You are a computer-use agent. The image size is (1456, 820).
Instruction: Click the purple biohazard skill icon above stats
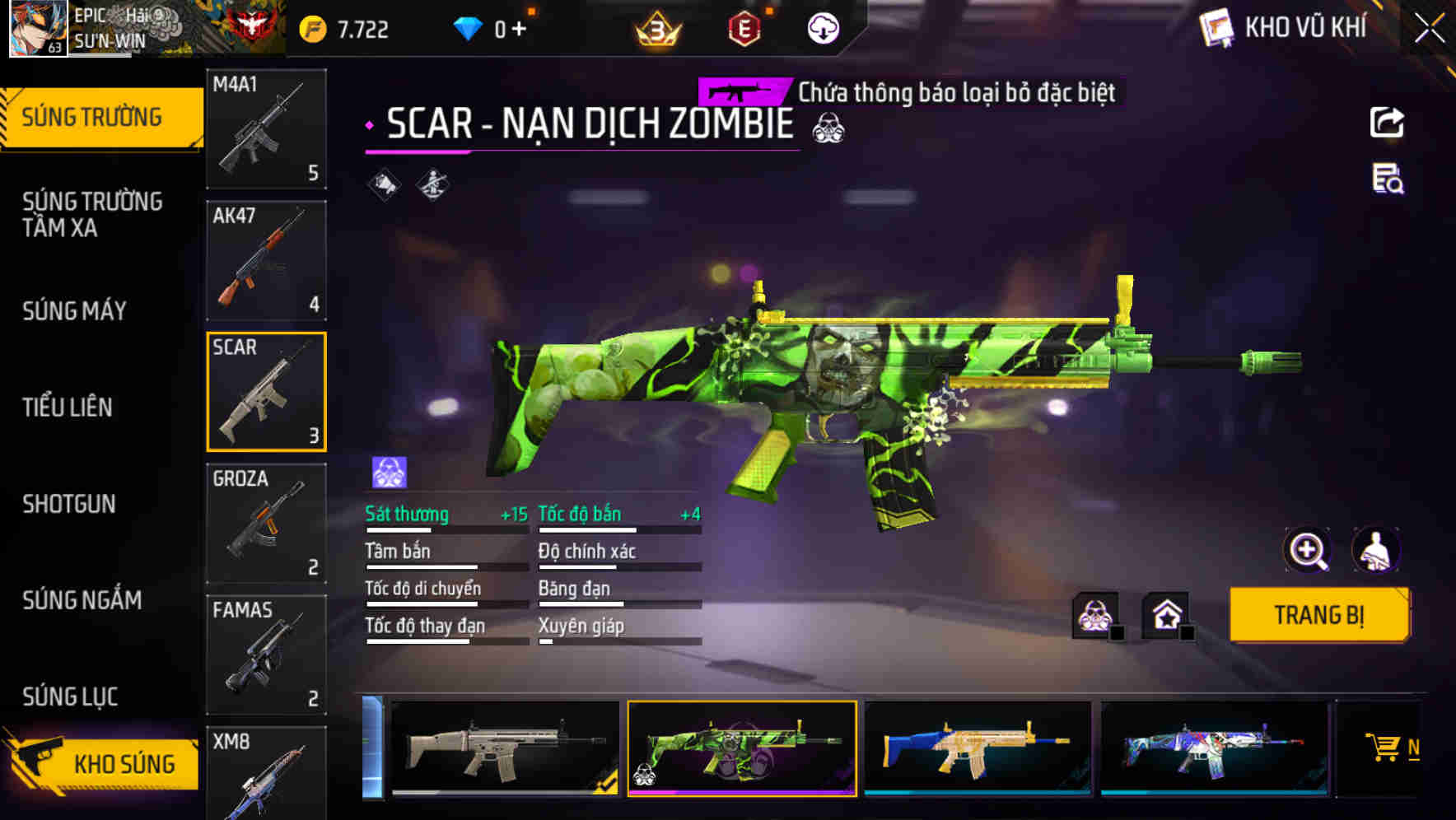386,469
